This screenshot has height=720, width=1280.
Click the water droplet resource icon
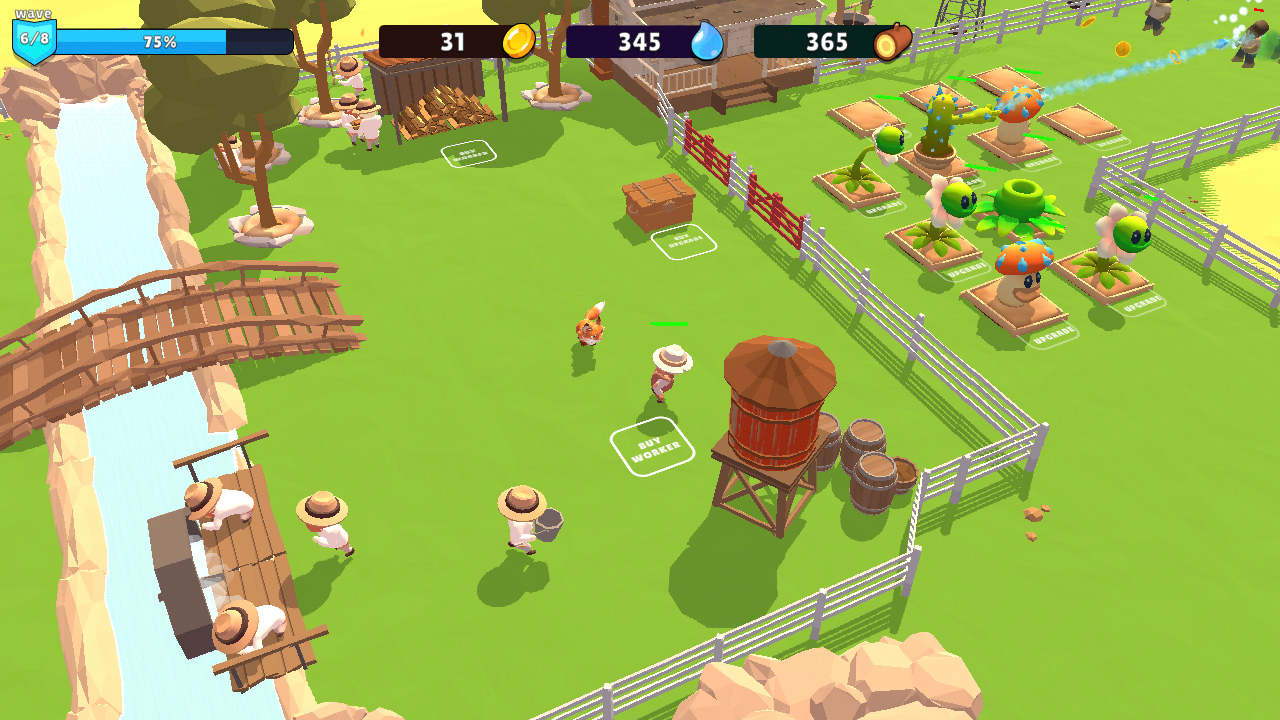pyautogui.click(x=706, y=43)
